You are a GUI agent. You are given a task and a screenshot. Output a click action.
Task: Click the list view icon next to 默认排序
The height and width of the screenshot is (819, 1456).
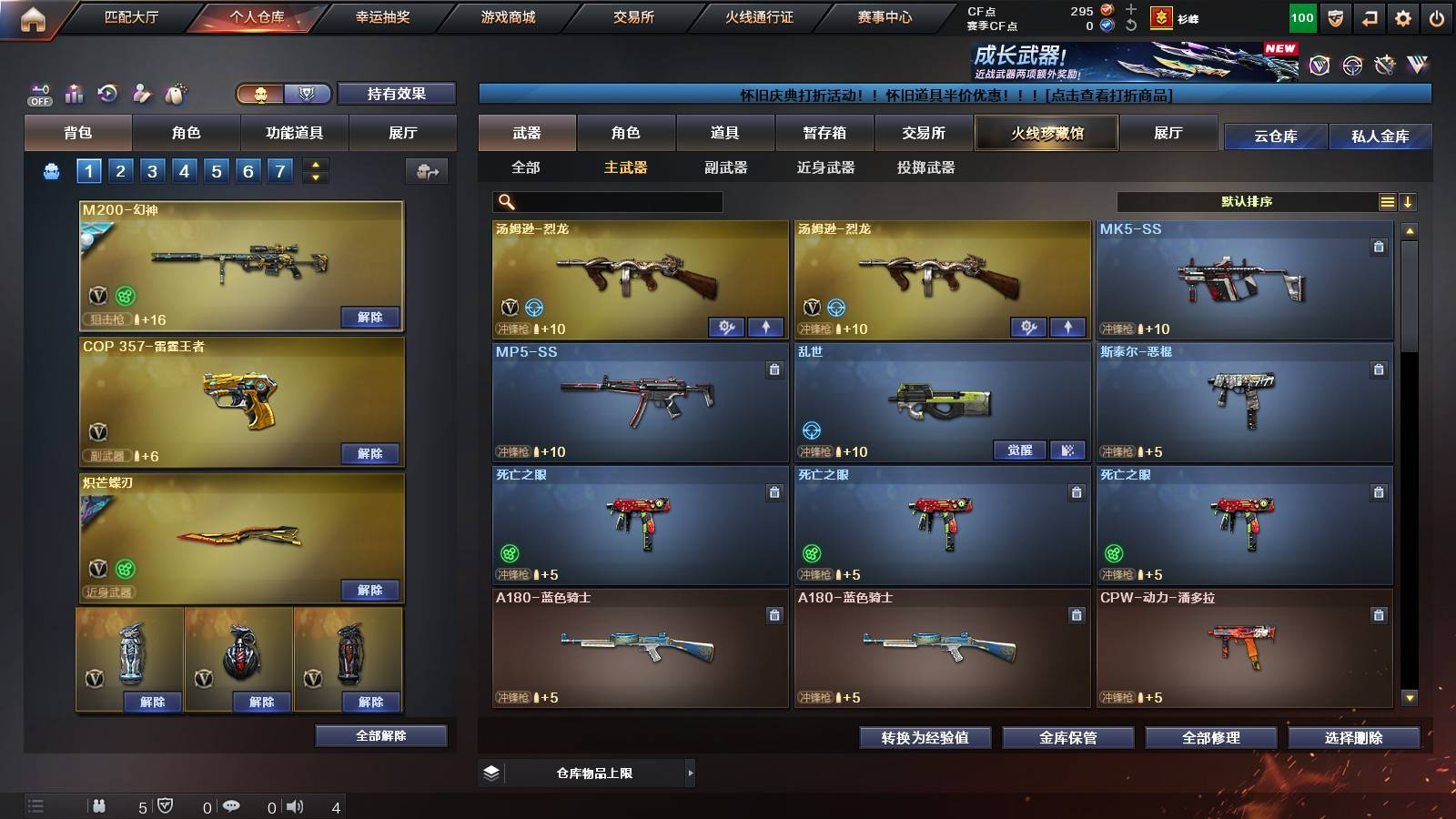tap(1387, 201)
